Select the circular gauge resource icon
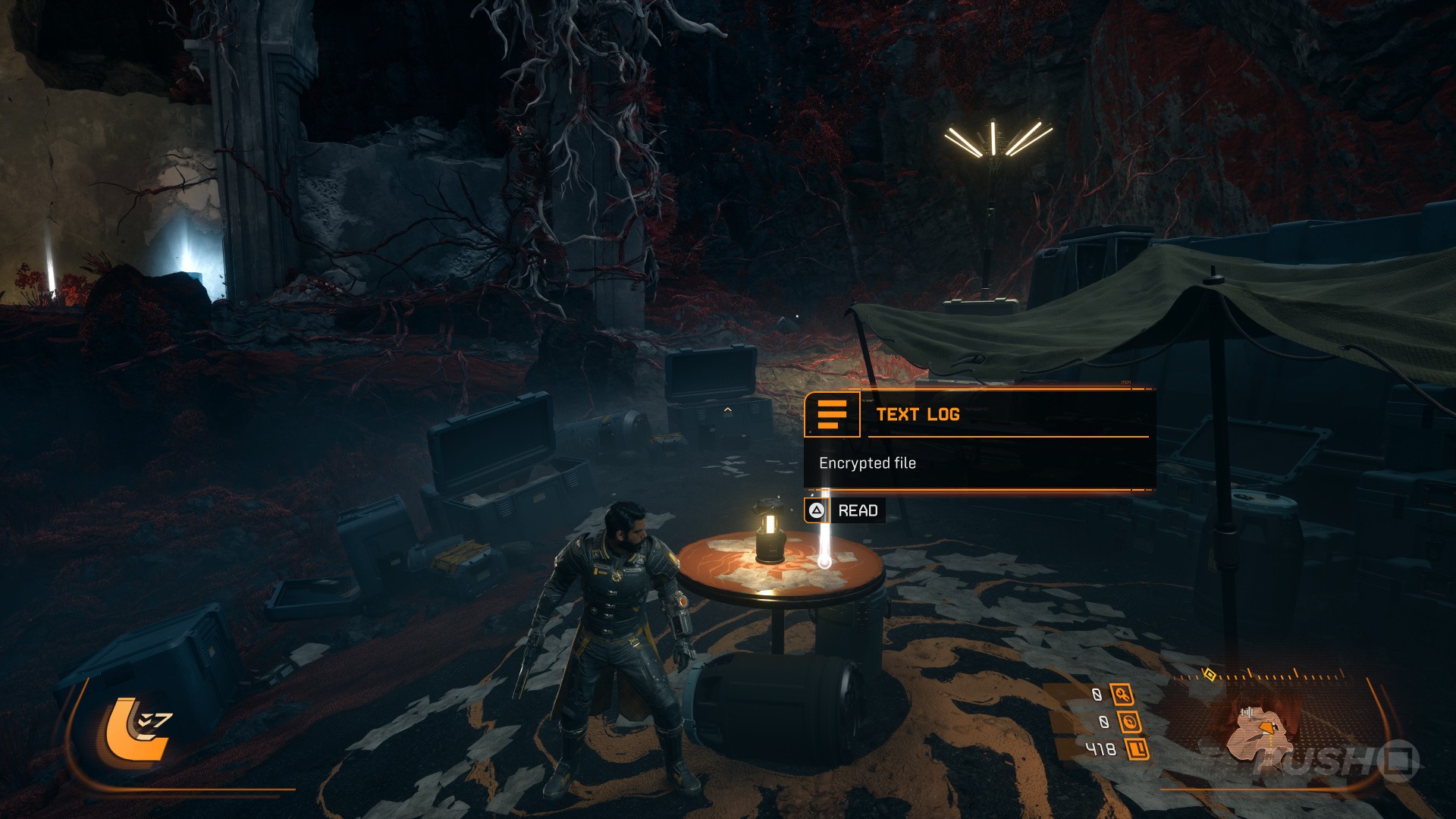 click(1129, 721)
